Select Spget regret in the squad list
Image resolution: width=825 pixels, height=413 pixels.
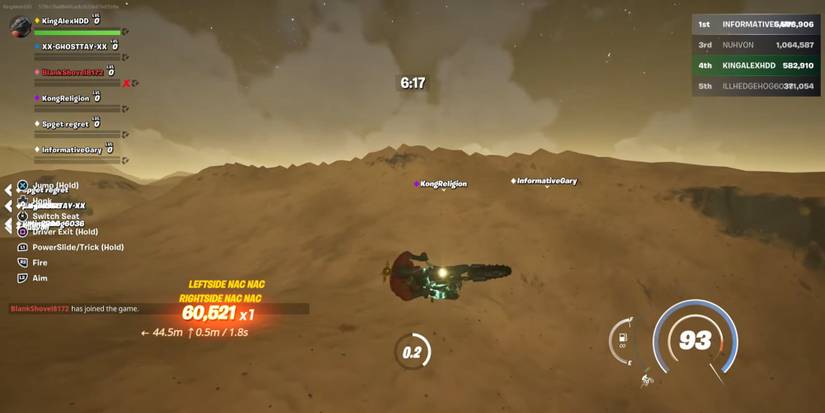click(x=66, y=124)
